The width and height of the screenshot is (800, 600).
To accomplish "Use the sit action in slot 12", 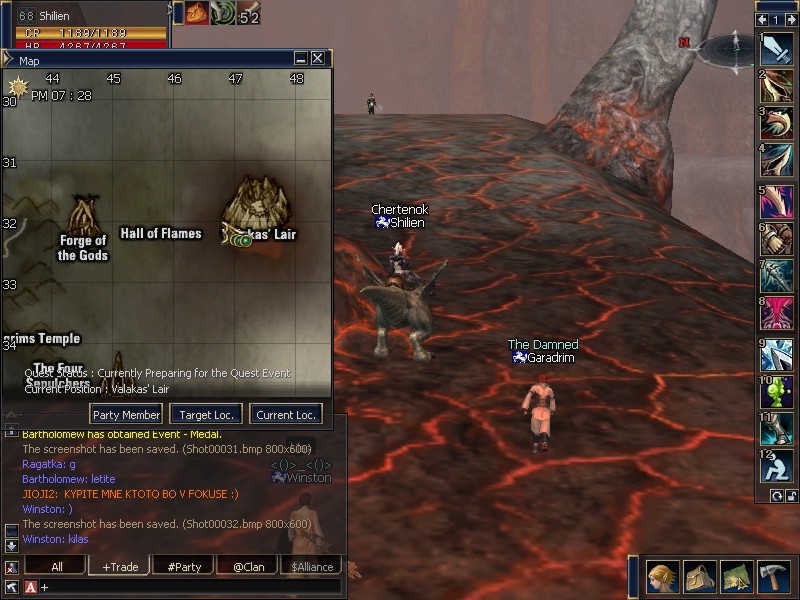I will point(778,468).
